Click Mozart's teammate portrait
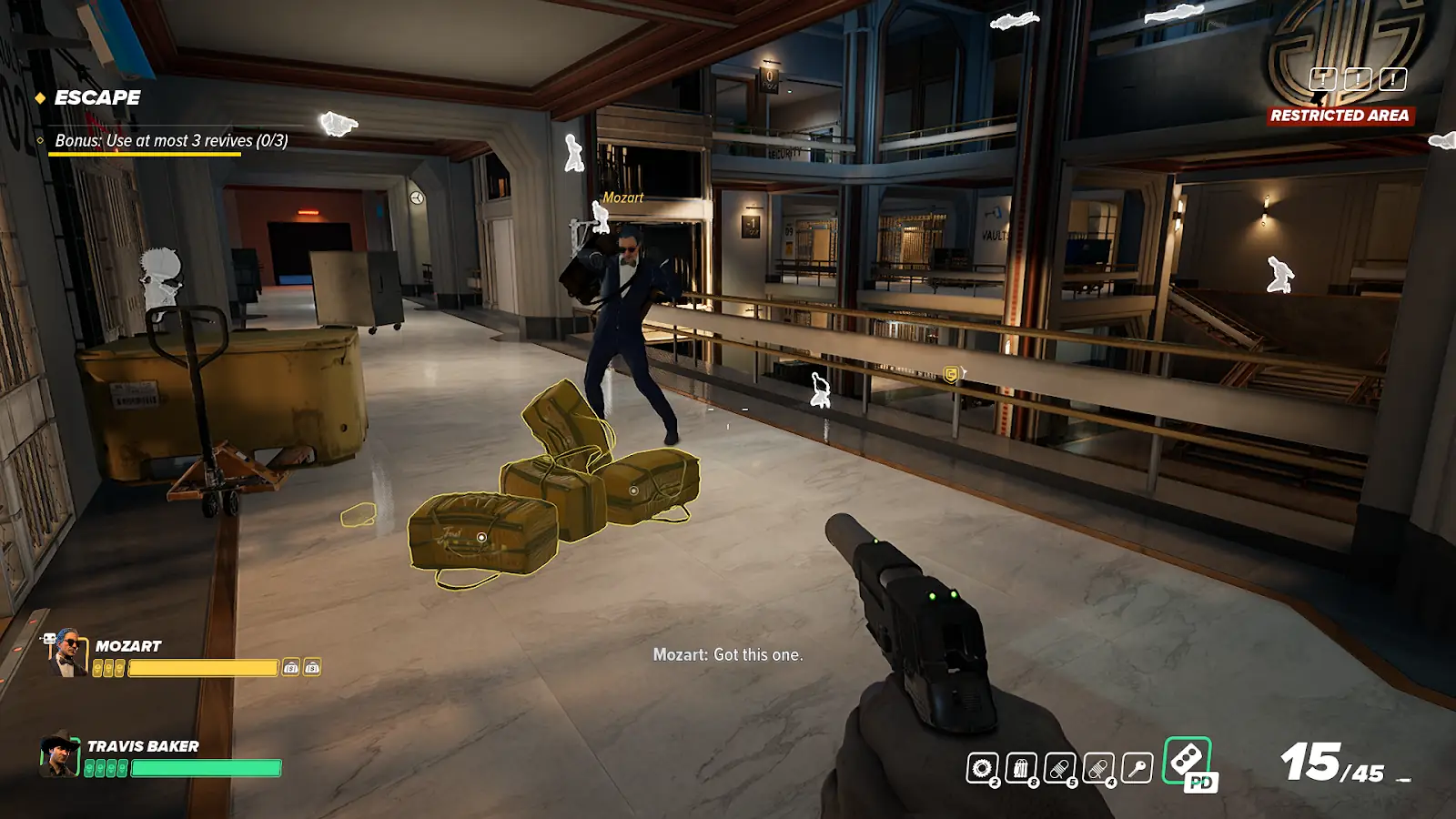 coord(68,652)
